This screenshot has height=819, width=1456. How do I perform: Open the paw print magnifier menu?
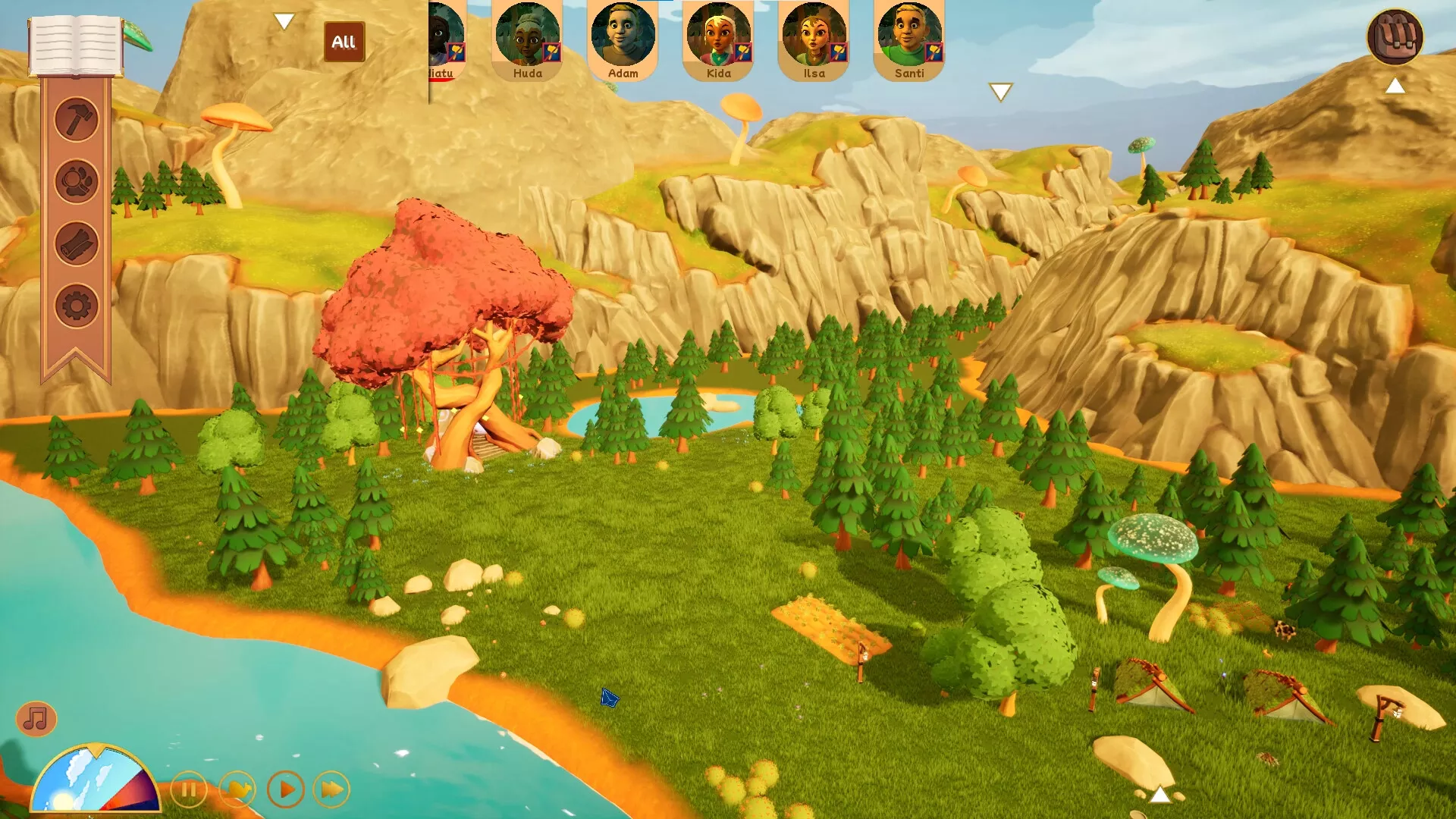coord(77,181)
